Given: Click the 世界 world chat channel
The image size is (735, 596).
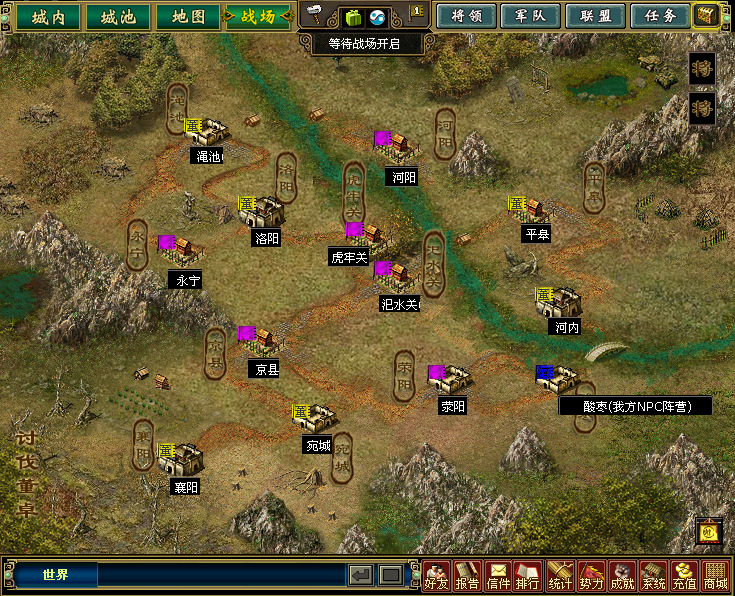Looking at the screenshot, I should pyautogui.click(x=56, y=575).
